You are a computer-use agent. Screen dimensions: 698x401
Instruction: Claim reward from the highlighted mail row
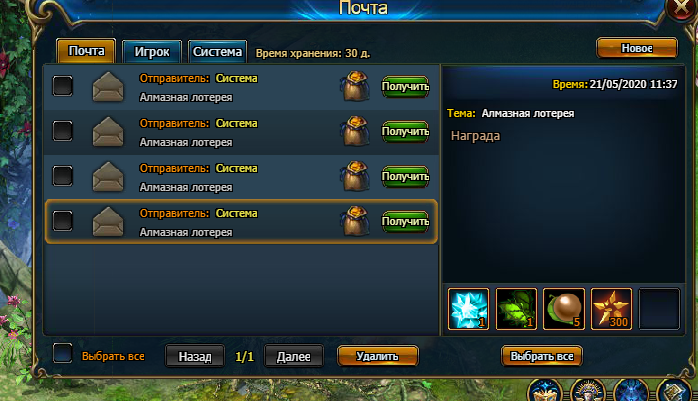coord(405,222)
